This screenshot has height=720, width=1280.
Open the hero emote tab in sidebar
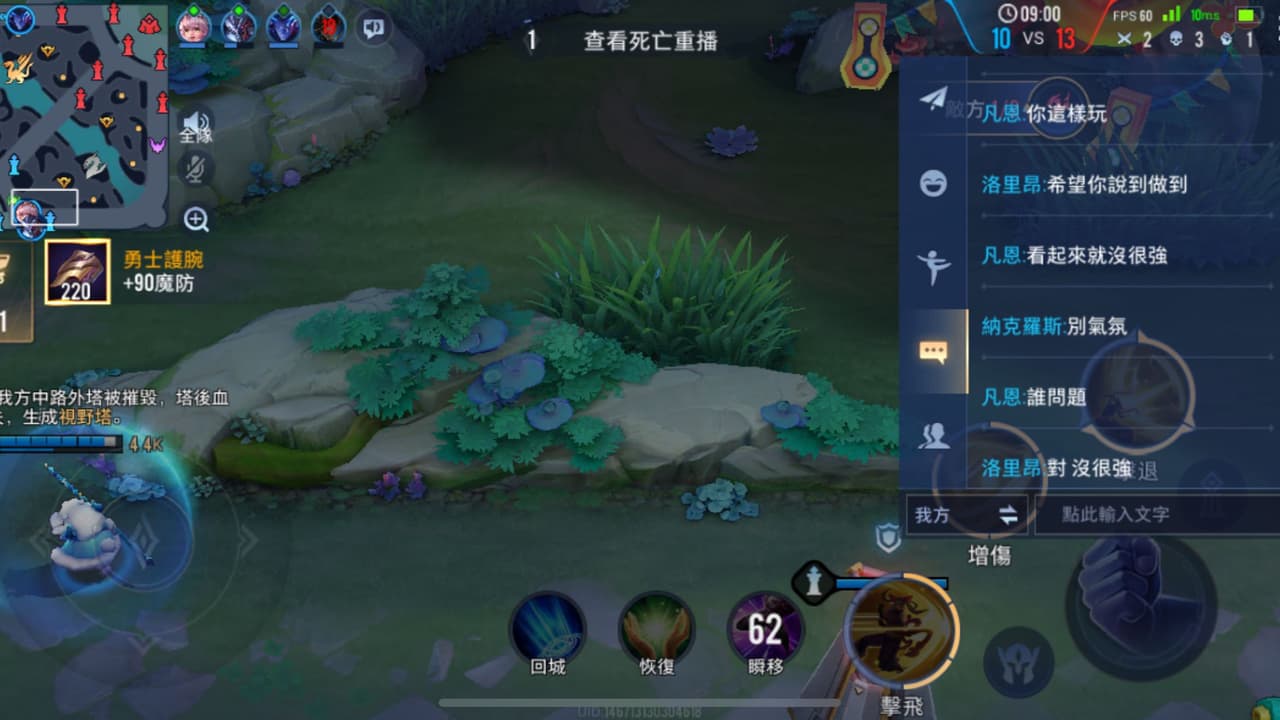933,268
